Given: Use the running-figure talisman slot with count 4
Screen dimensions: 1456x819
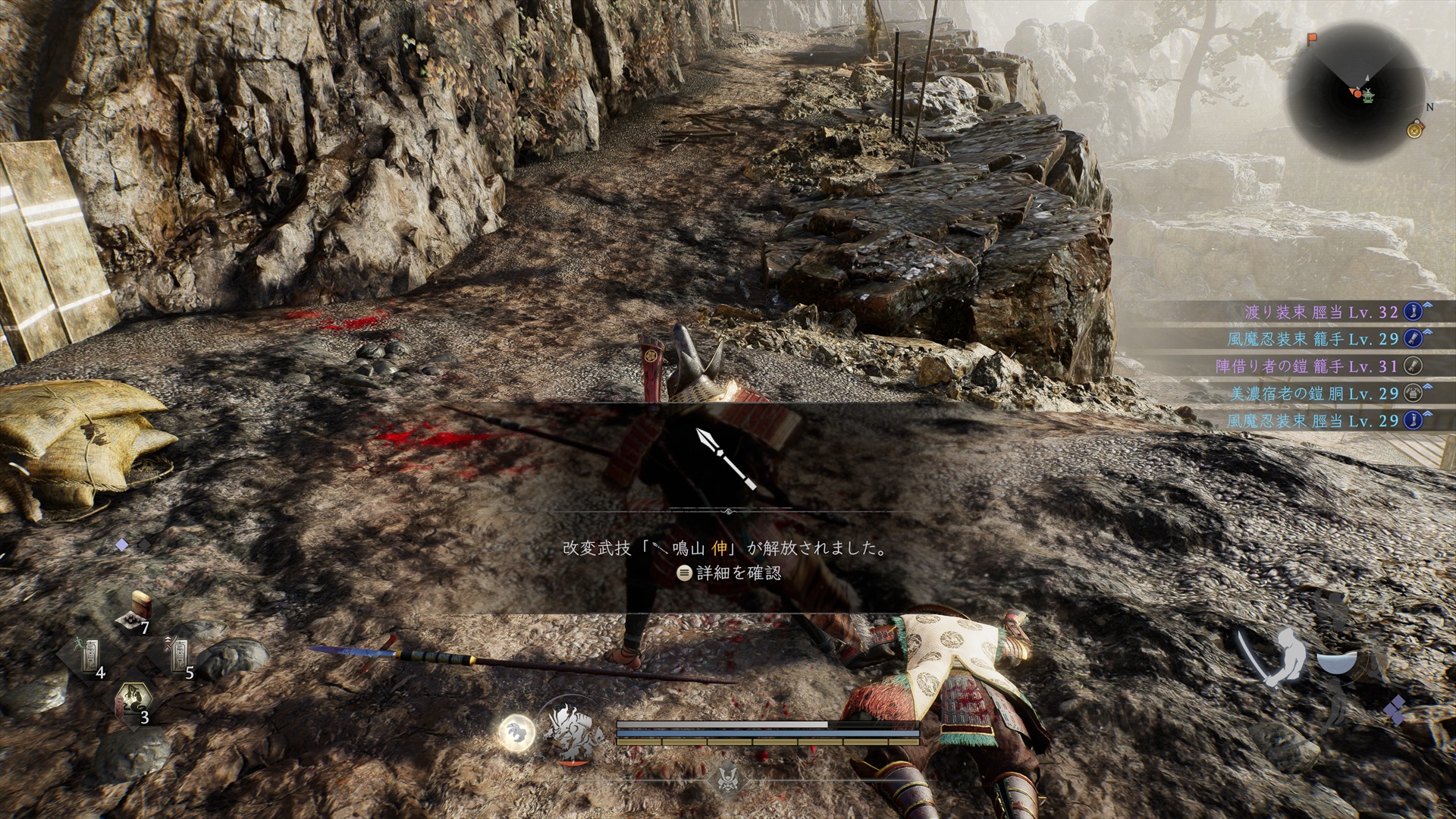Looking at the screenshot, I should [x=89, y=656].
